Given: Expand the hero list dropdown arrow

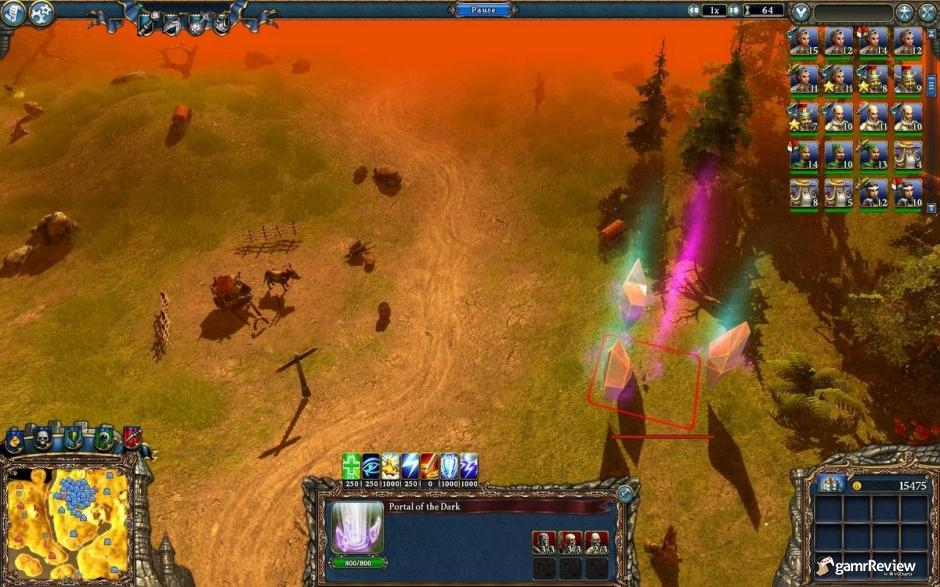Looking at the screenshot, I should tap(800, 13).
